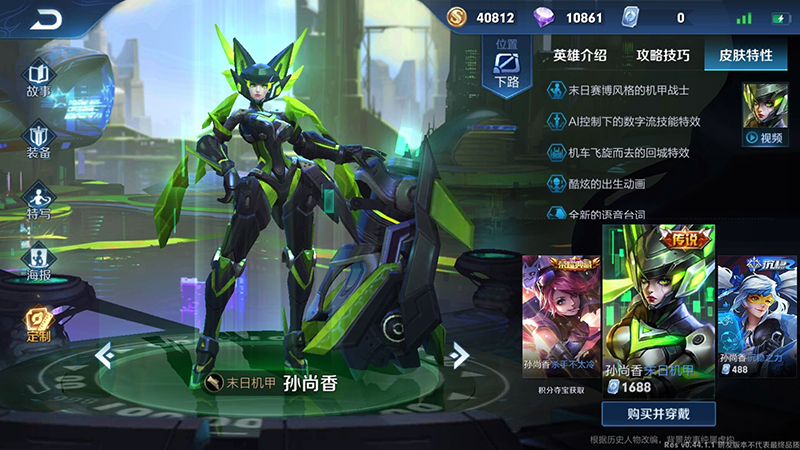Show previous hero with left arrow
Image resolution: width=800 pixels, height=450 pixels.
[102, 354]
